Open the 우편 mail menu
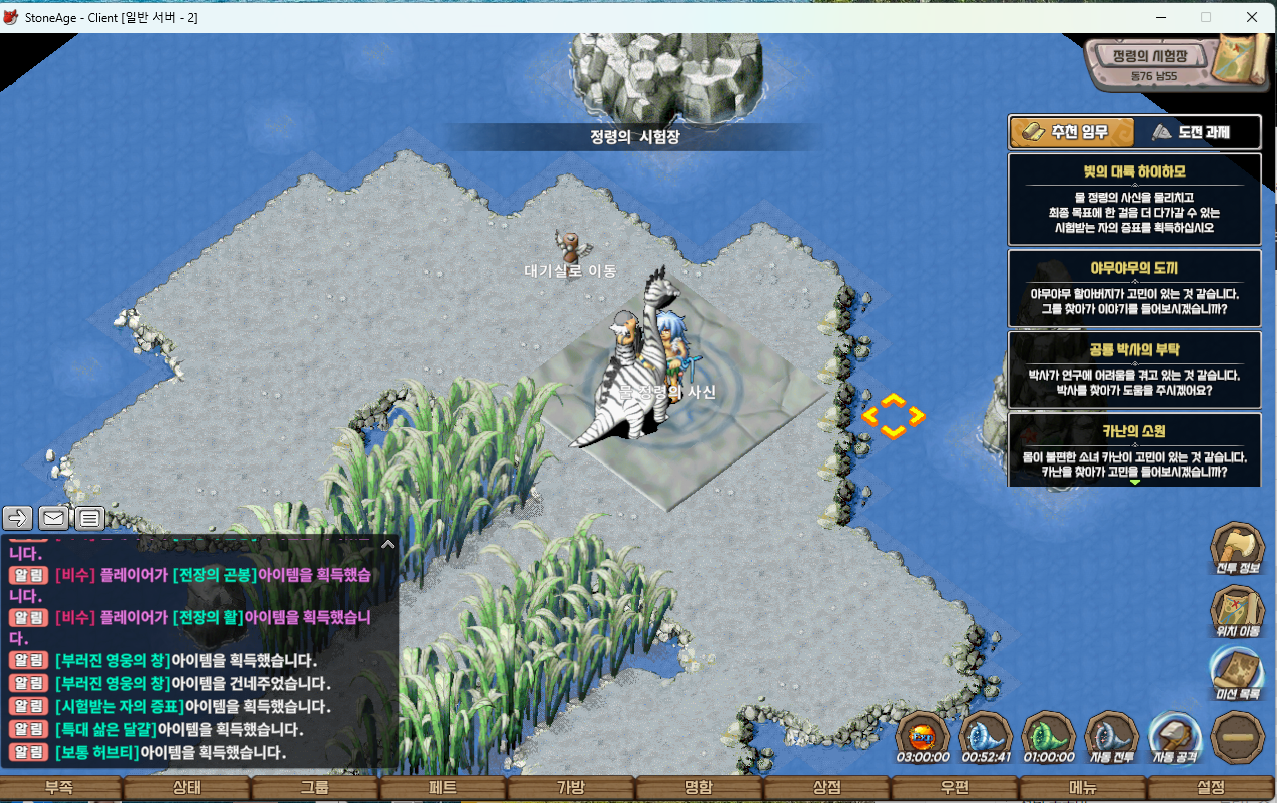The width and height of the screenshot is (1277, 803). click(954, 788)
